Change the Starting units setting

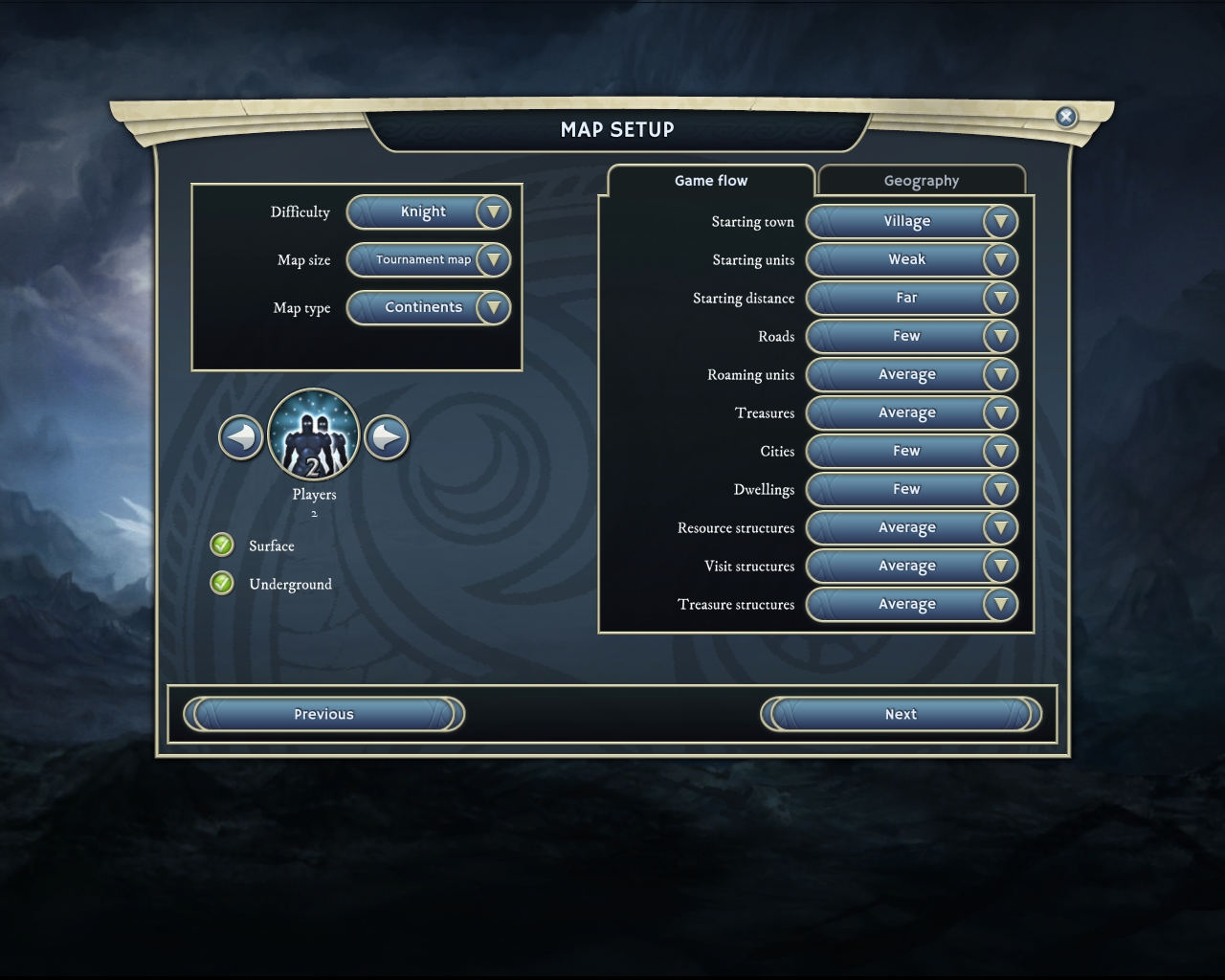coord(1000,260)
